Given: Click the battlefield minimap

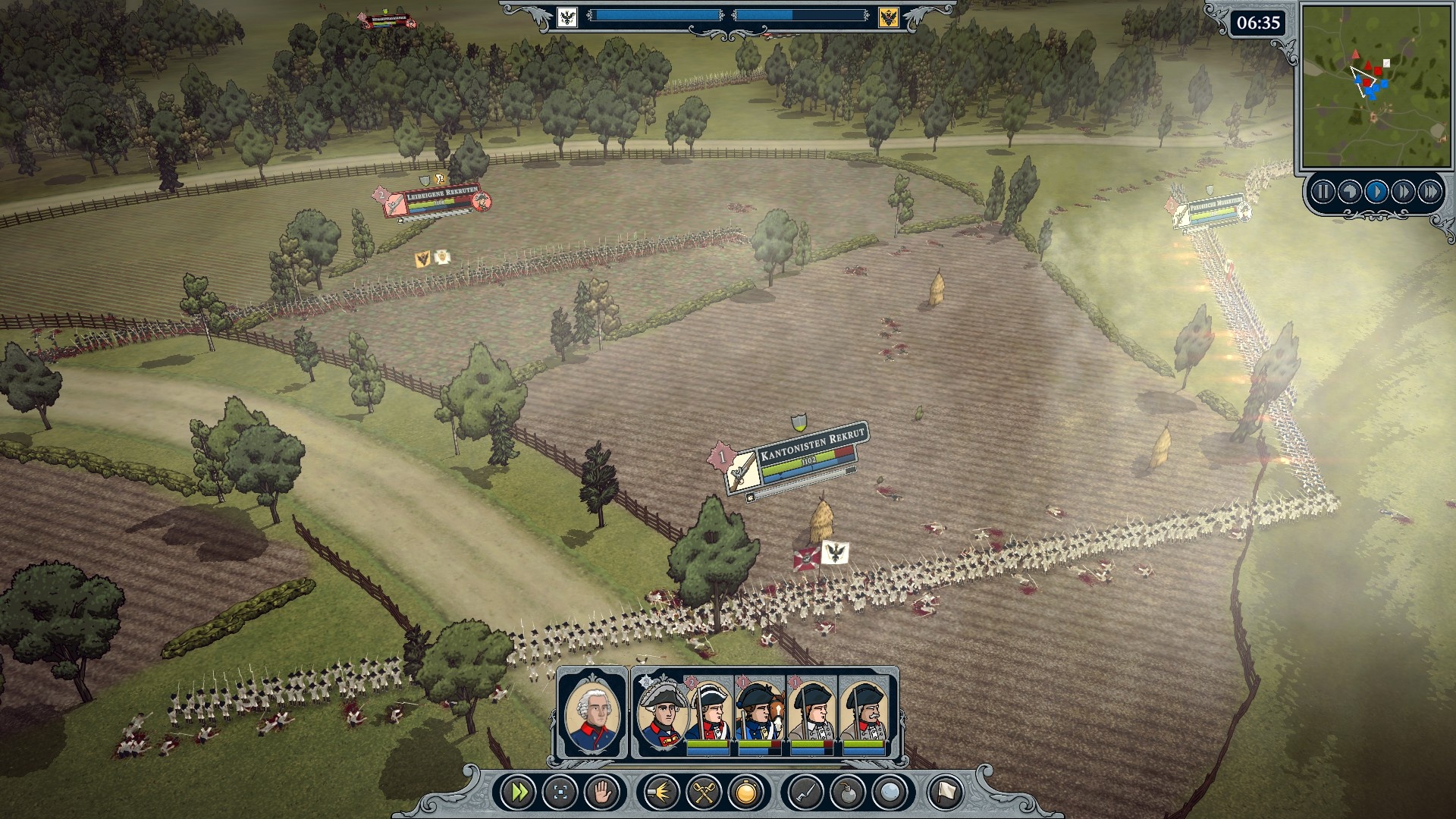Looking at the screenshot, I should click(x=1373, y=85).
